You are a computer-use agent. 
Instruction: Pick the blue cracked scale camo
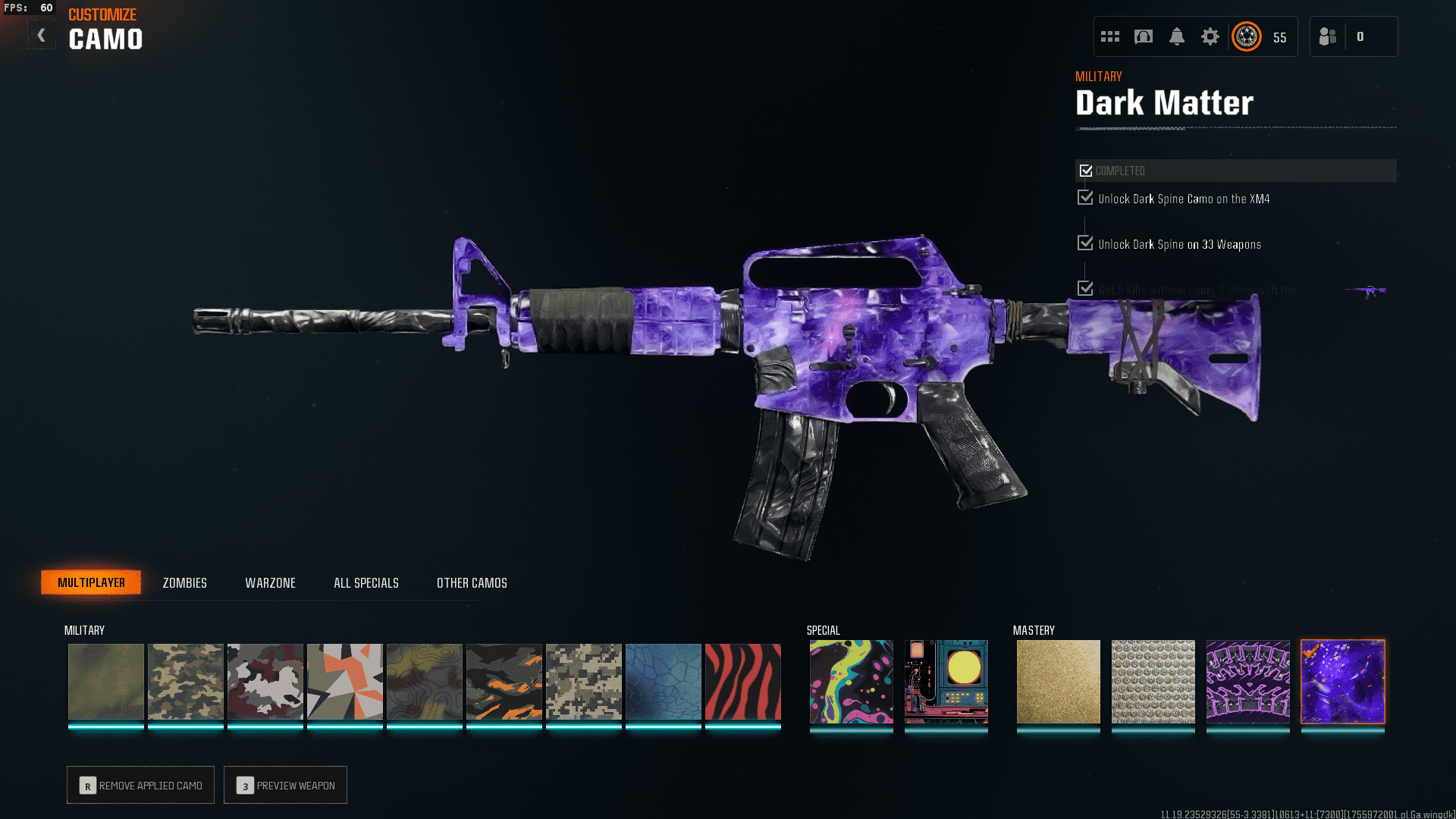coord(663,681)
